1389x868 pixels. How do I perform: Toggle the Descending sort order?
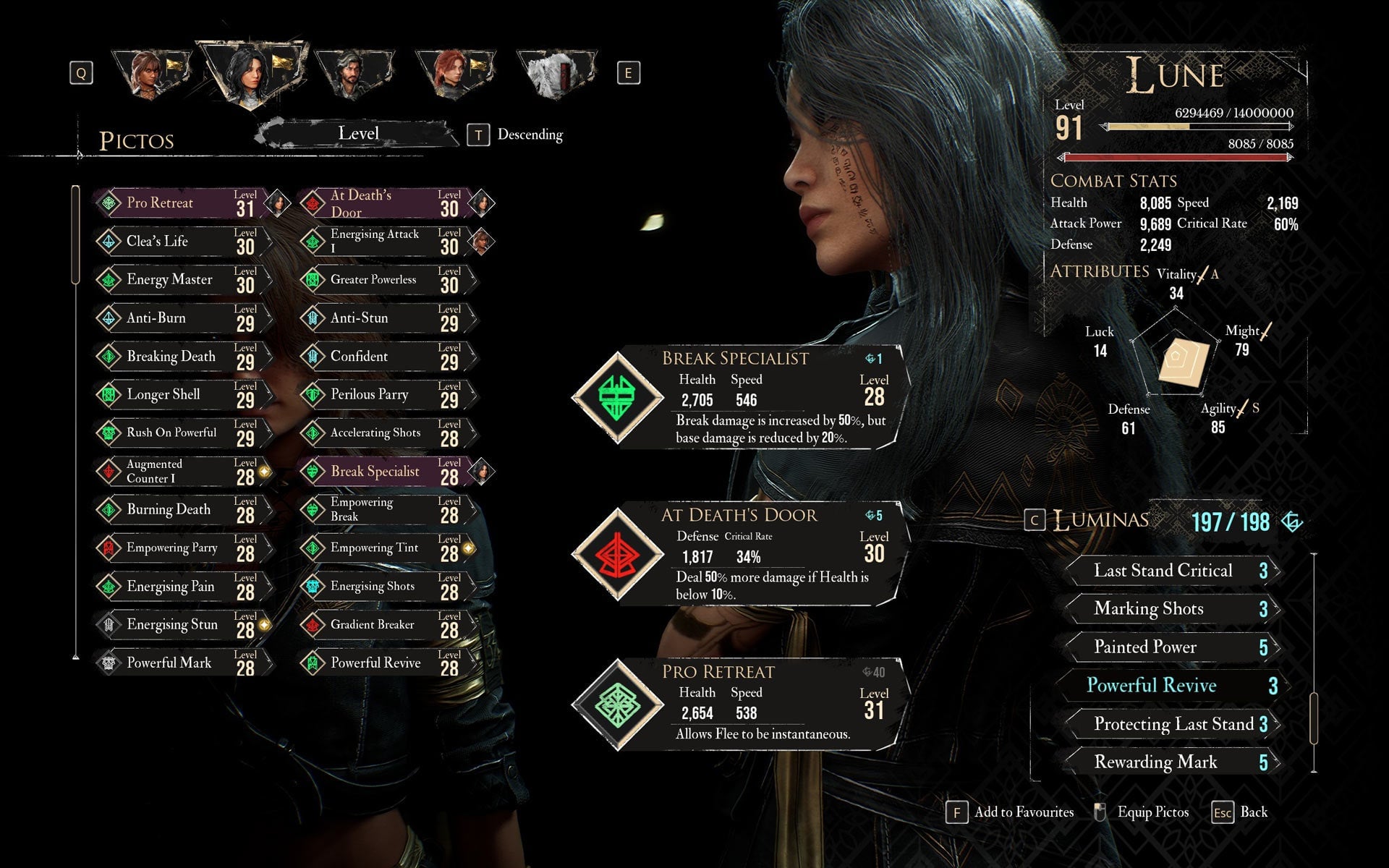tap(517, 135)
